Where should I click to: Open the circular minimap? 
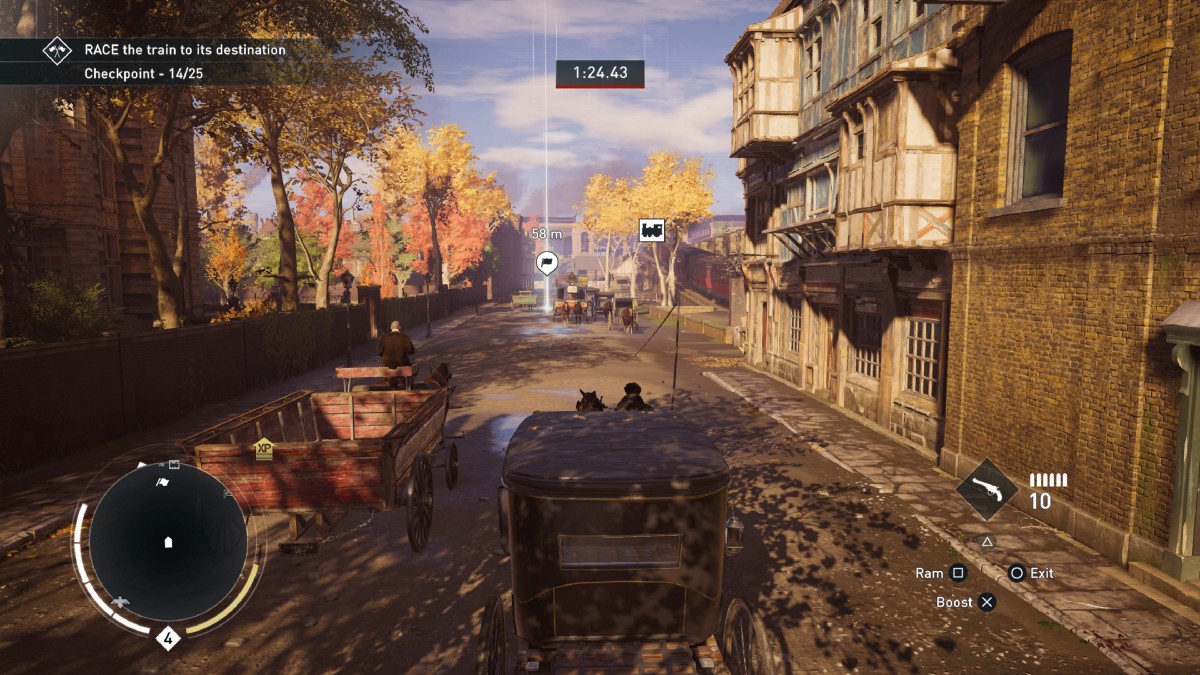[168, 541]
